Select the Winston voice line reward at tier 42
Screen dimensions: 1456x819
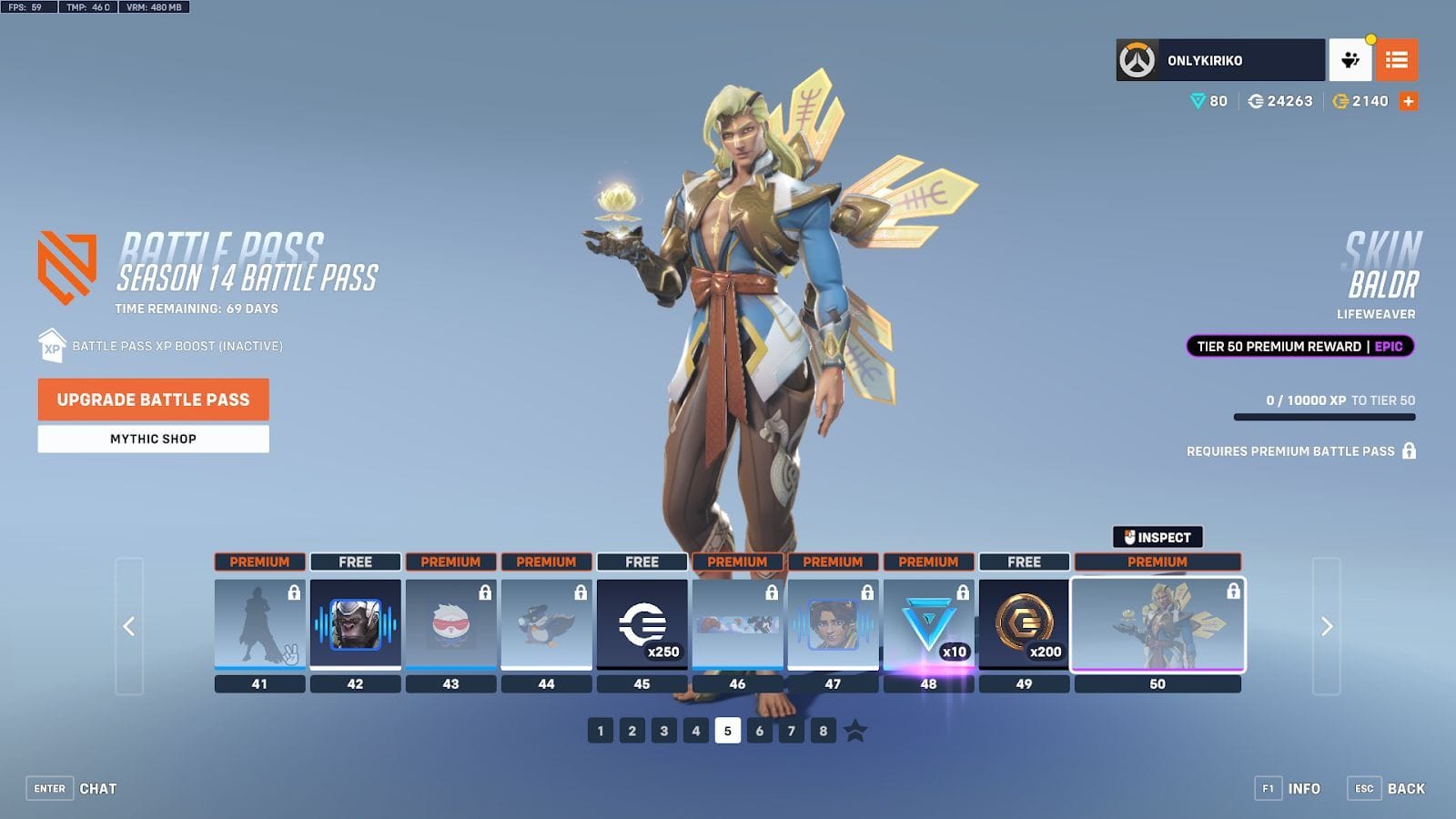click(x=356, y=625)
